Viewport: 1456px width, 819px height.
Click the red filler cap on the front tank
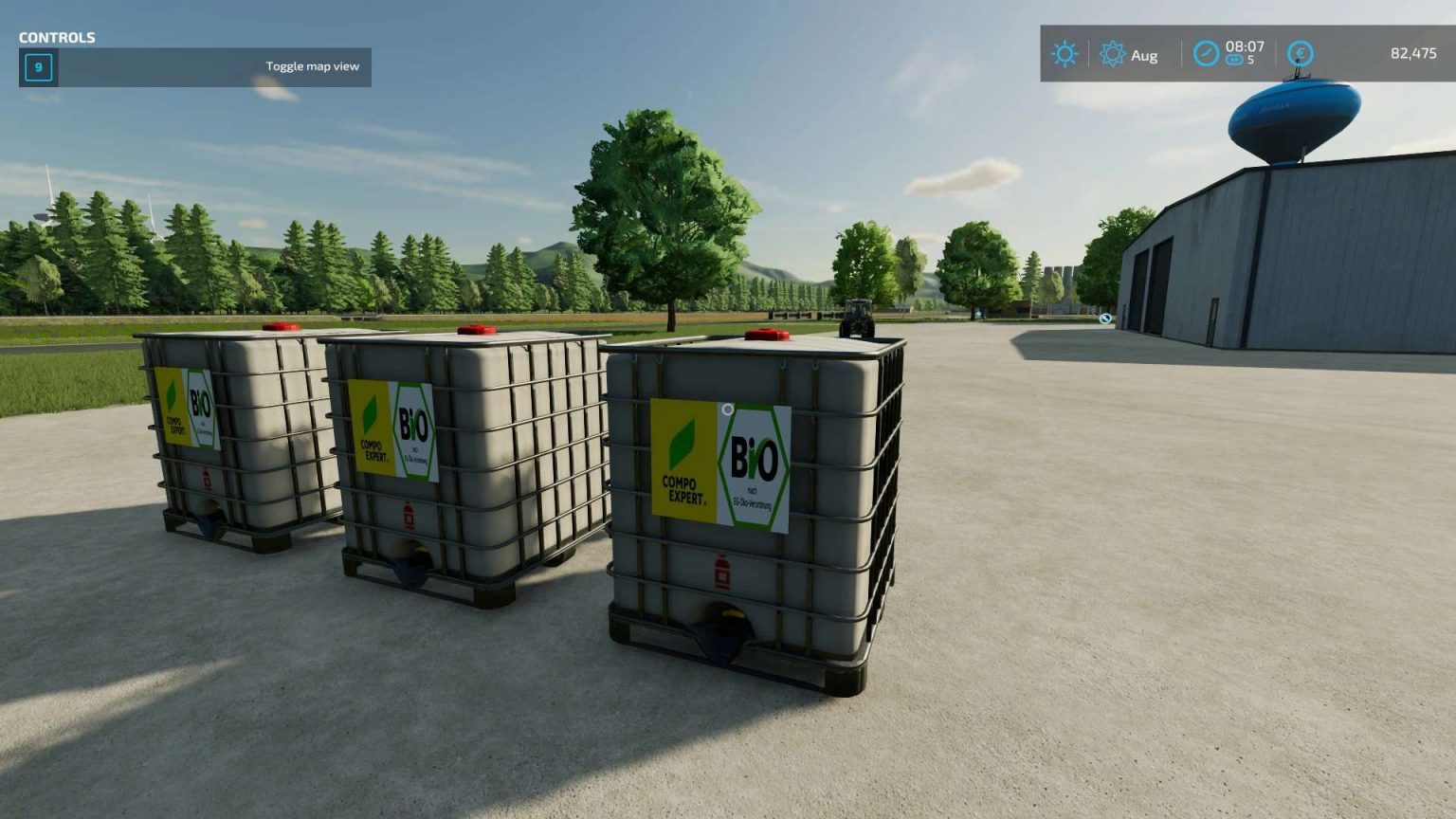[766, 334]
